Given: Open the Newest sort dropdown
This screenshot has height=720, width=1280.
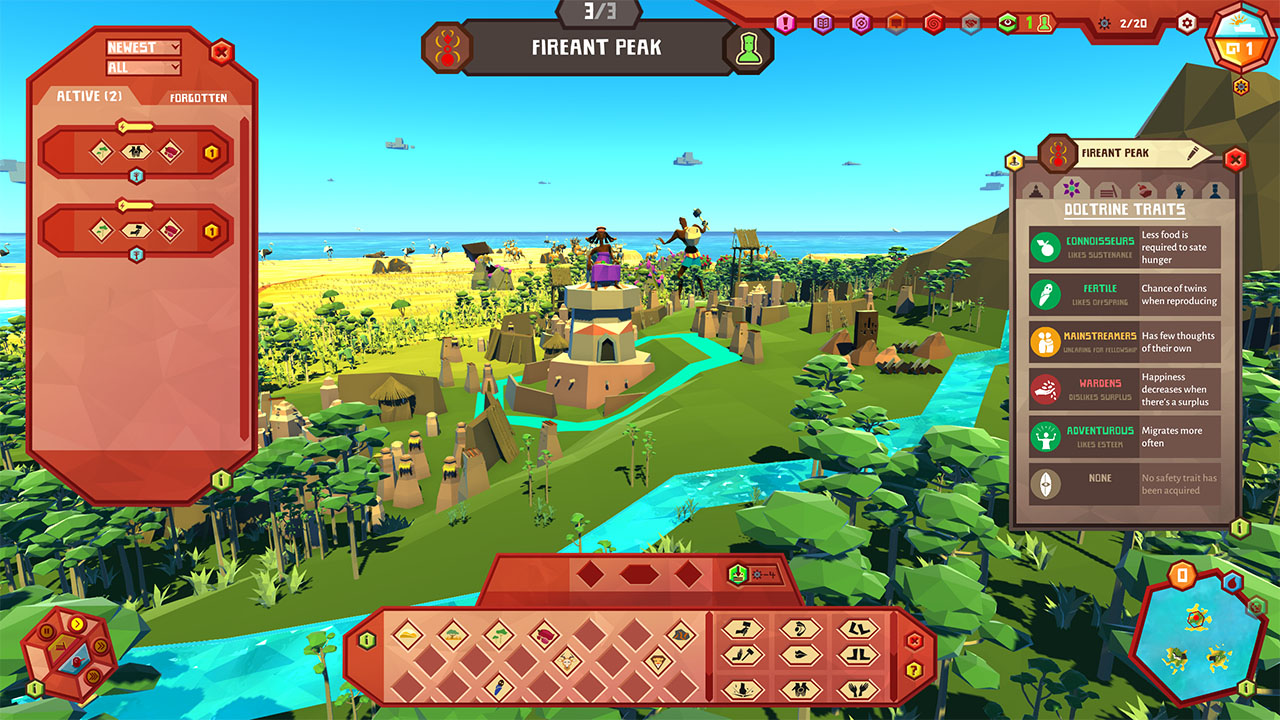Looking at the screenshot, I should [x=144, y=47].
